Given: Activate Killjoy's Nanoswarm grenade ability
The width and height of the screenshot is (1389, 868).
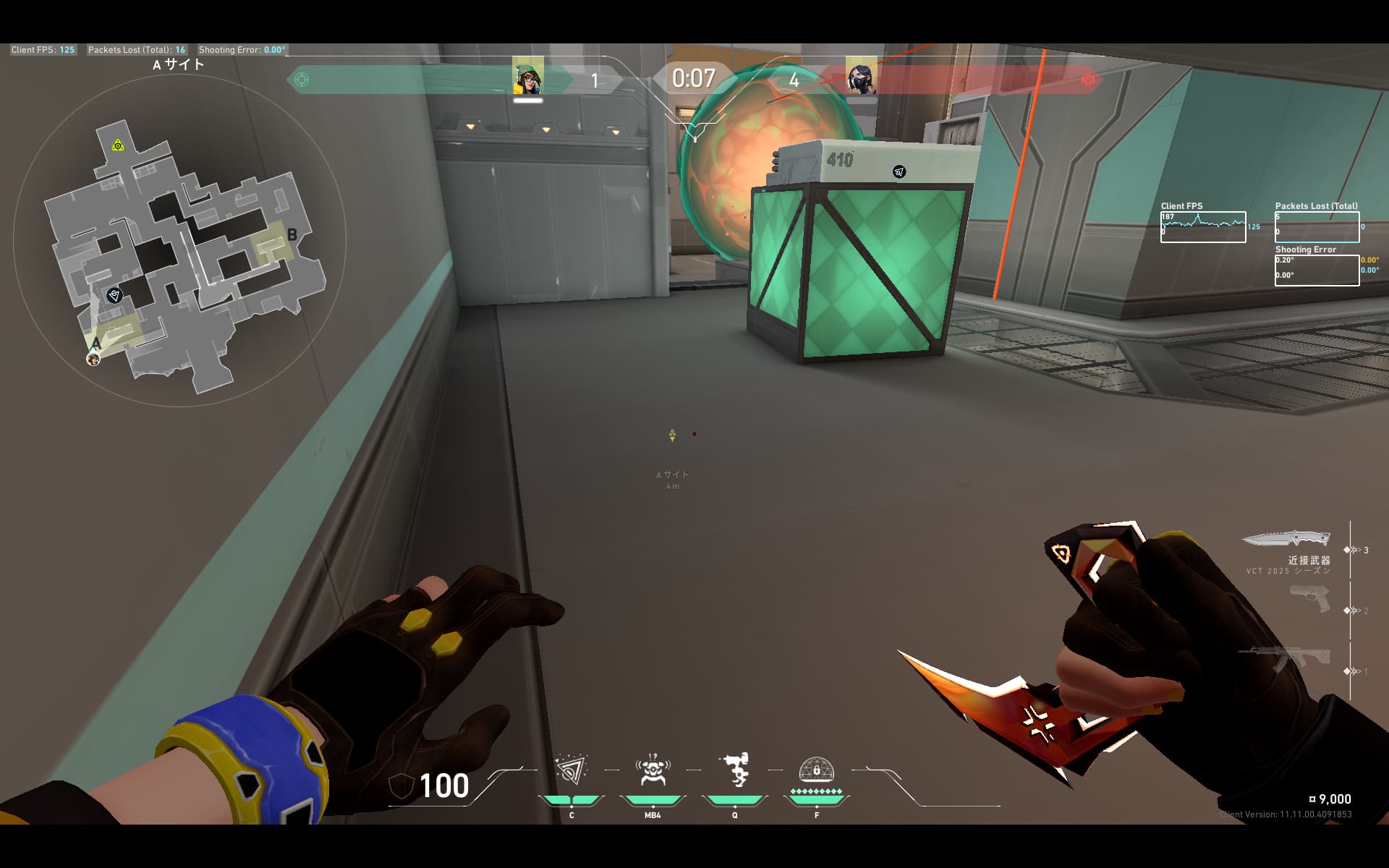Looking at the screenshot, I should tap(571, 770).
